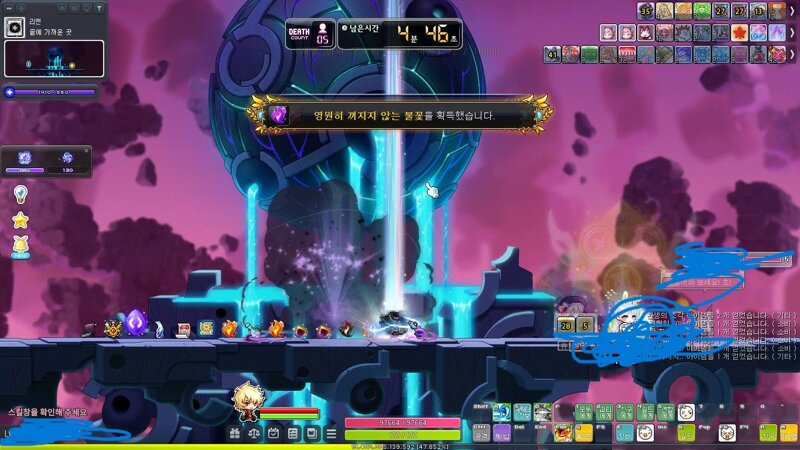Image resolution: width=800 pixels, height=450 pixels.
Task: Open the gift box cash shop icon
Action: 234,433
